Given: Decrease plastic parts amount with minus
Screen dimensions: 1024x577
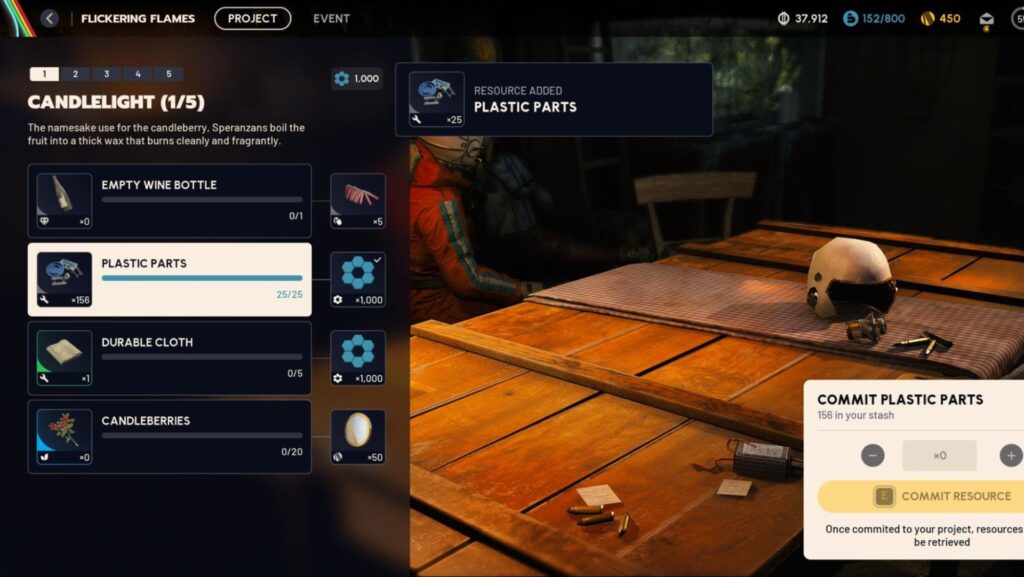Looking at the screenshot, I should pos(873,456).
